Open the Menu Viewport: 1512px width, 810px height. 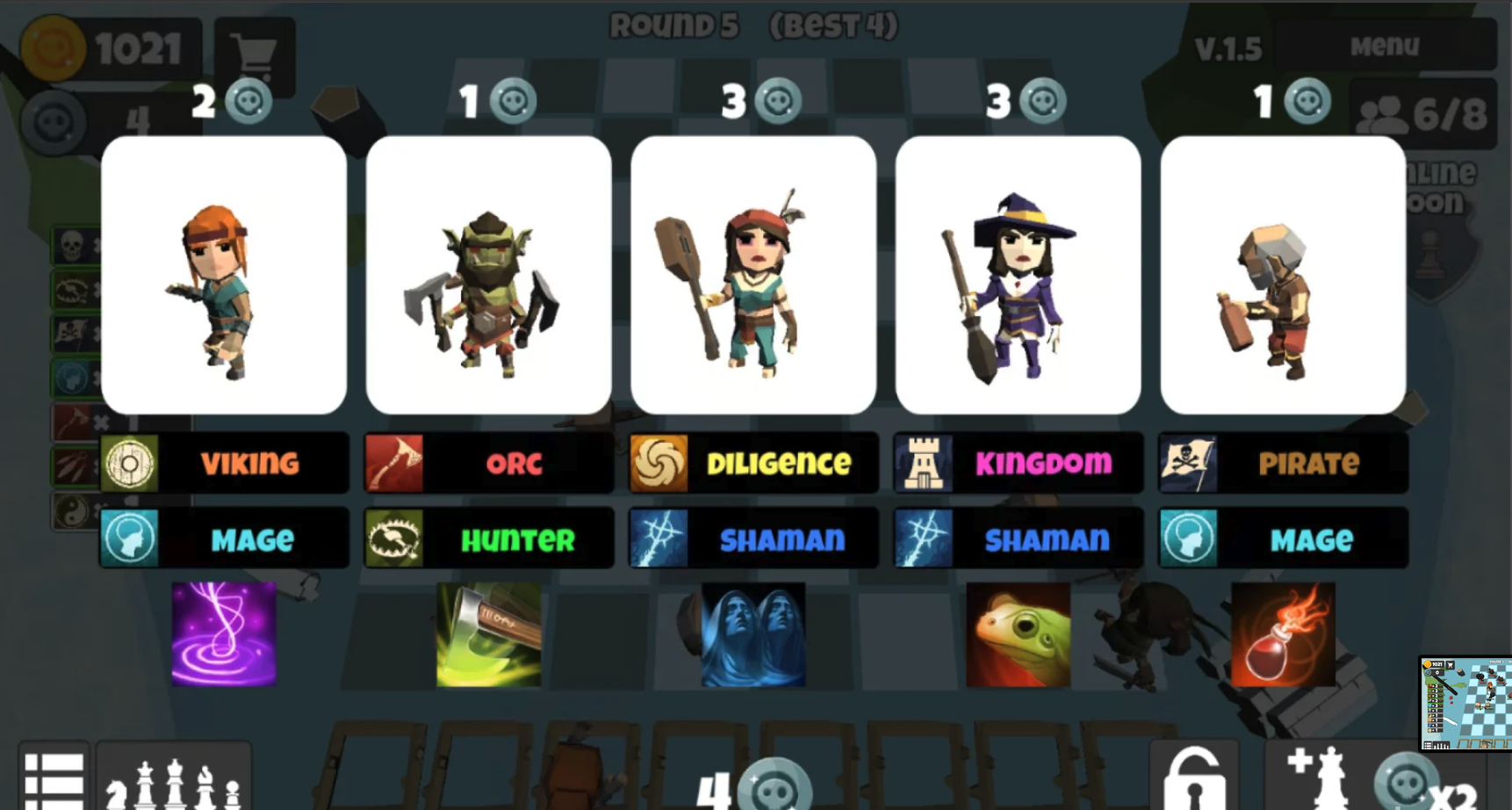click(x=1384, y=46)
